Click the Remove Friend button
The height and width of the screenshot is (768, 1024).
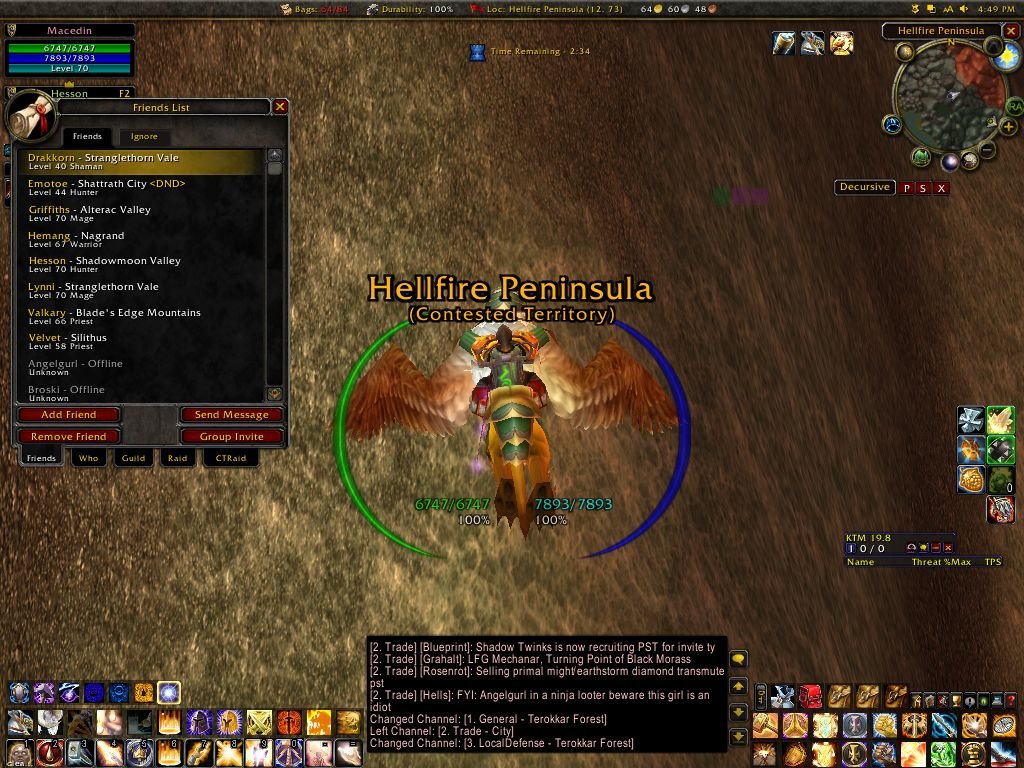pyautogui.click(x=69, y=437)
